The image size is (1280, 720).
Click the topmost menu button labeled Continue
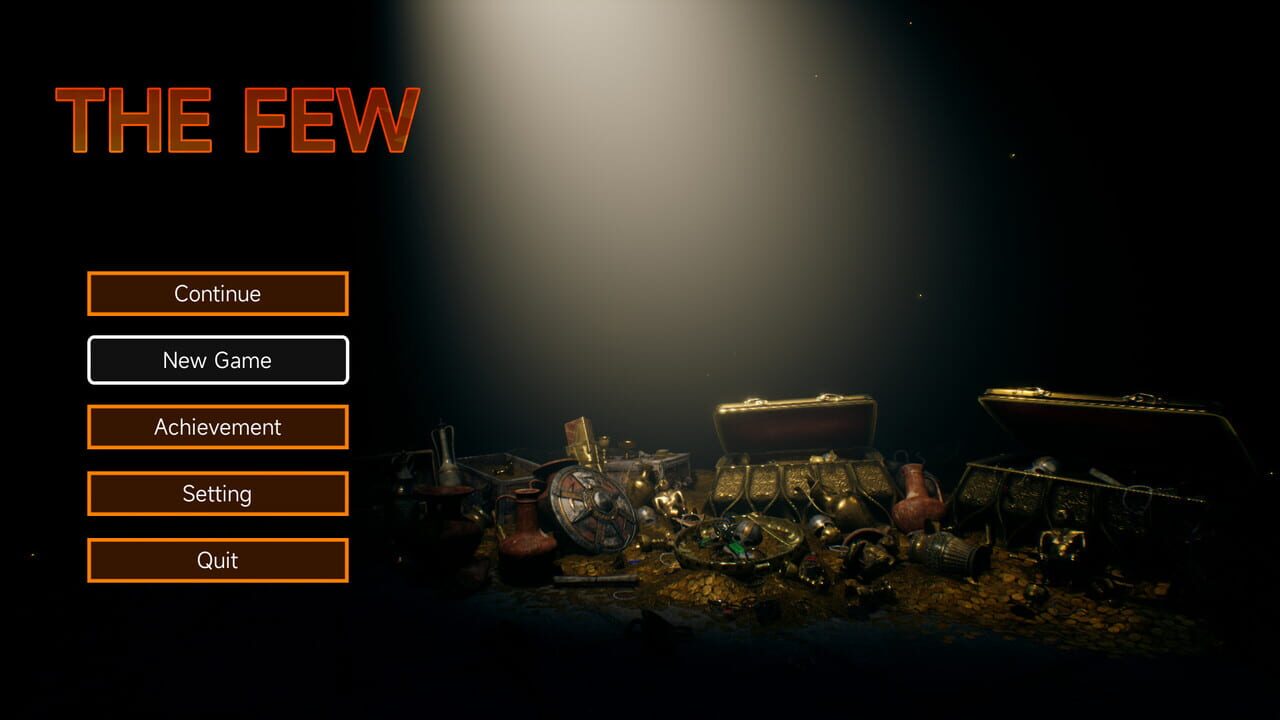217,293
